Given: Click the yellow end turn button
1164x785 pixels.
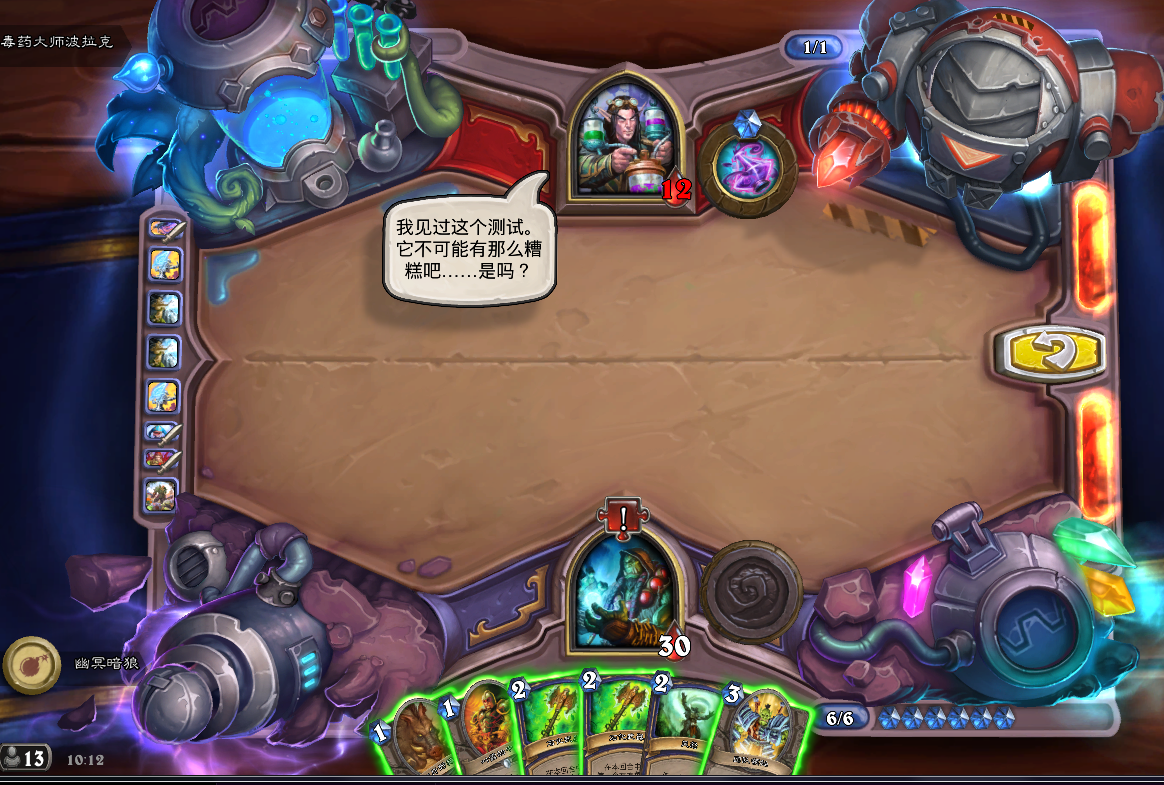Looking at the screenshot, I should (x=1050, y=353).
